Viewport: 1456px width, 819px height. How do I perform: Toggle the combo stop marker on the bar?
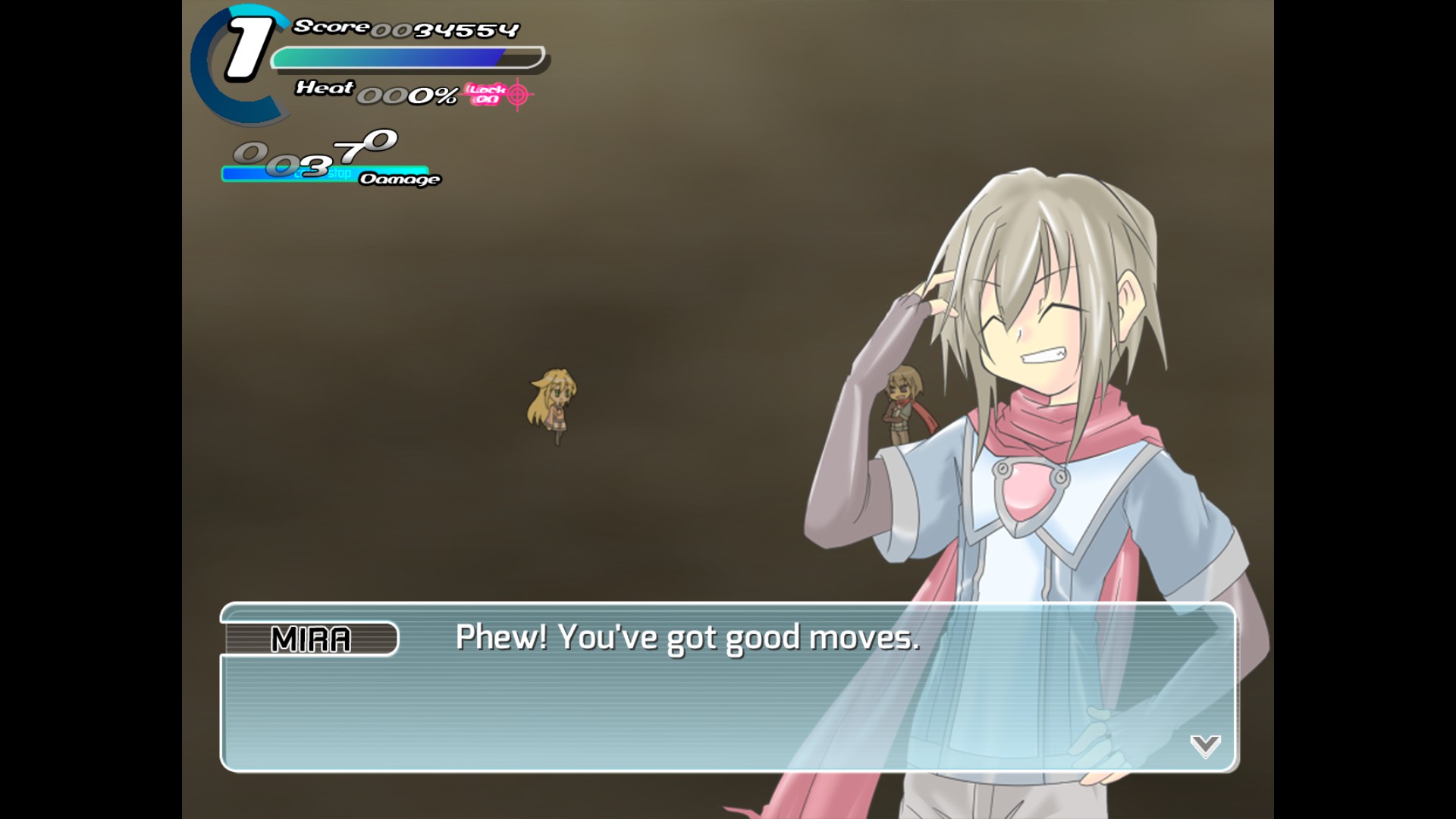pos(342,174)
